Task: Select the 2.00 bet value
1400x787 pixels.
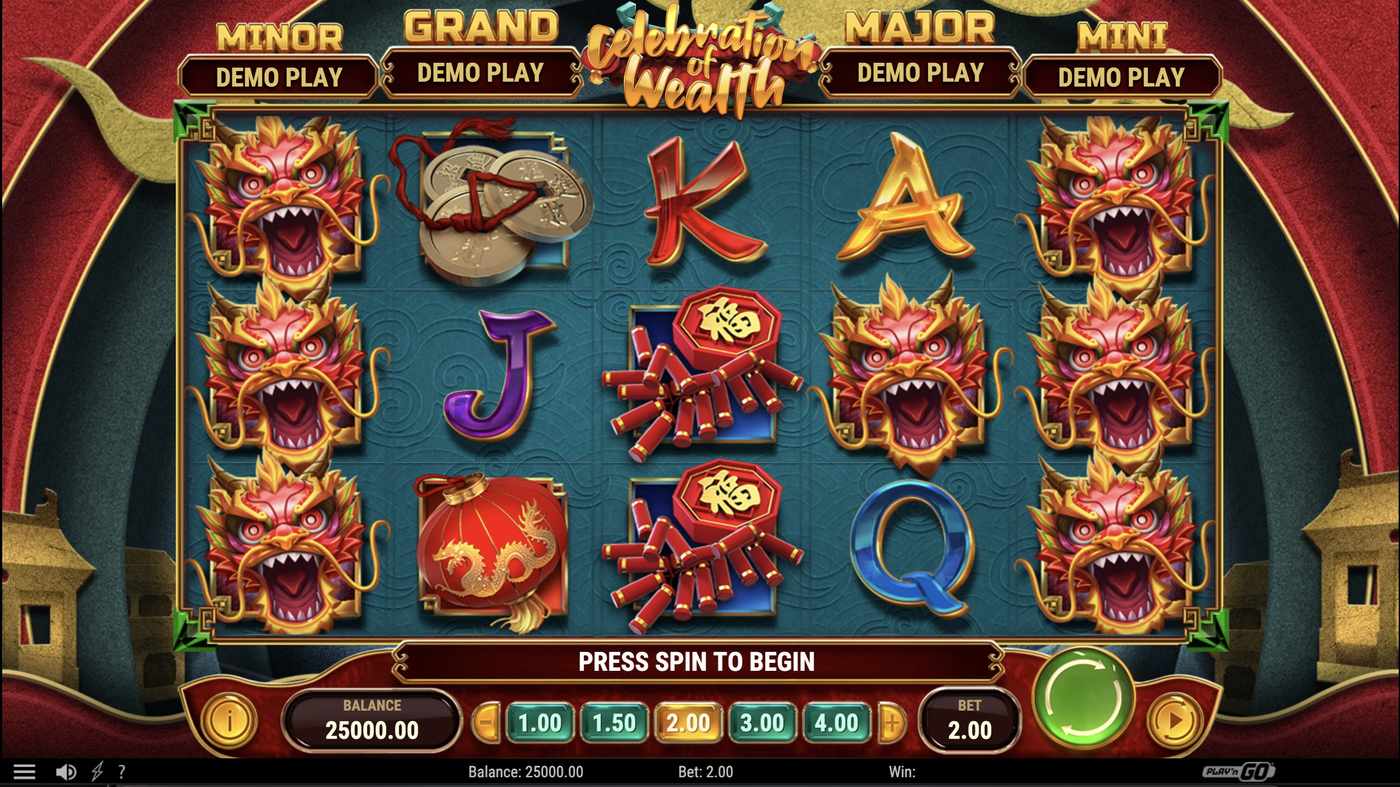Action: click(x=689, y=720)
